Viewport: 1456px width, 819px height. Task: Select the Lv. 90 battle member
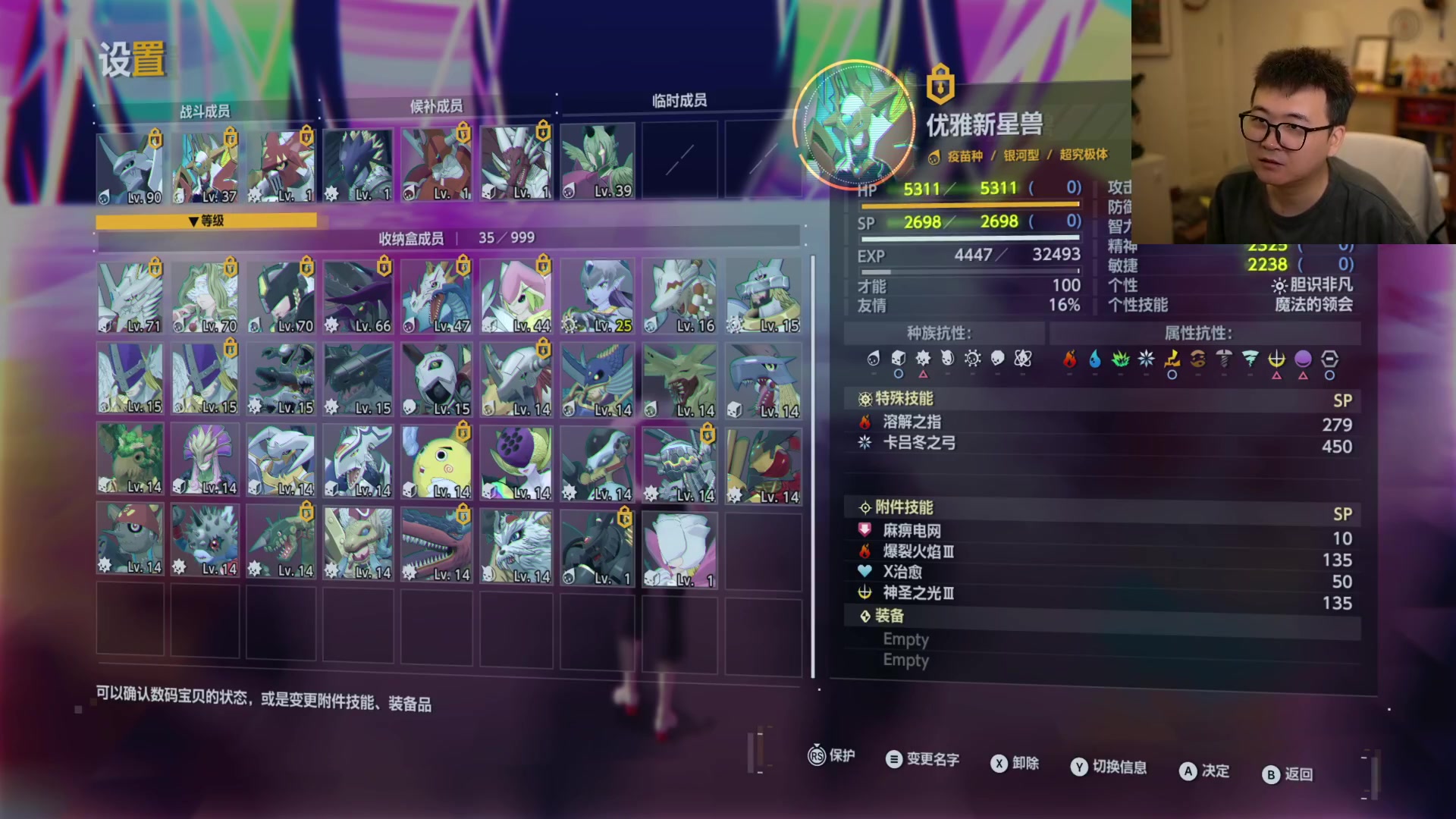tap(130, 168)
